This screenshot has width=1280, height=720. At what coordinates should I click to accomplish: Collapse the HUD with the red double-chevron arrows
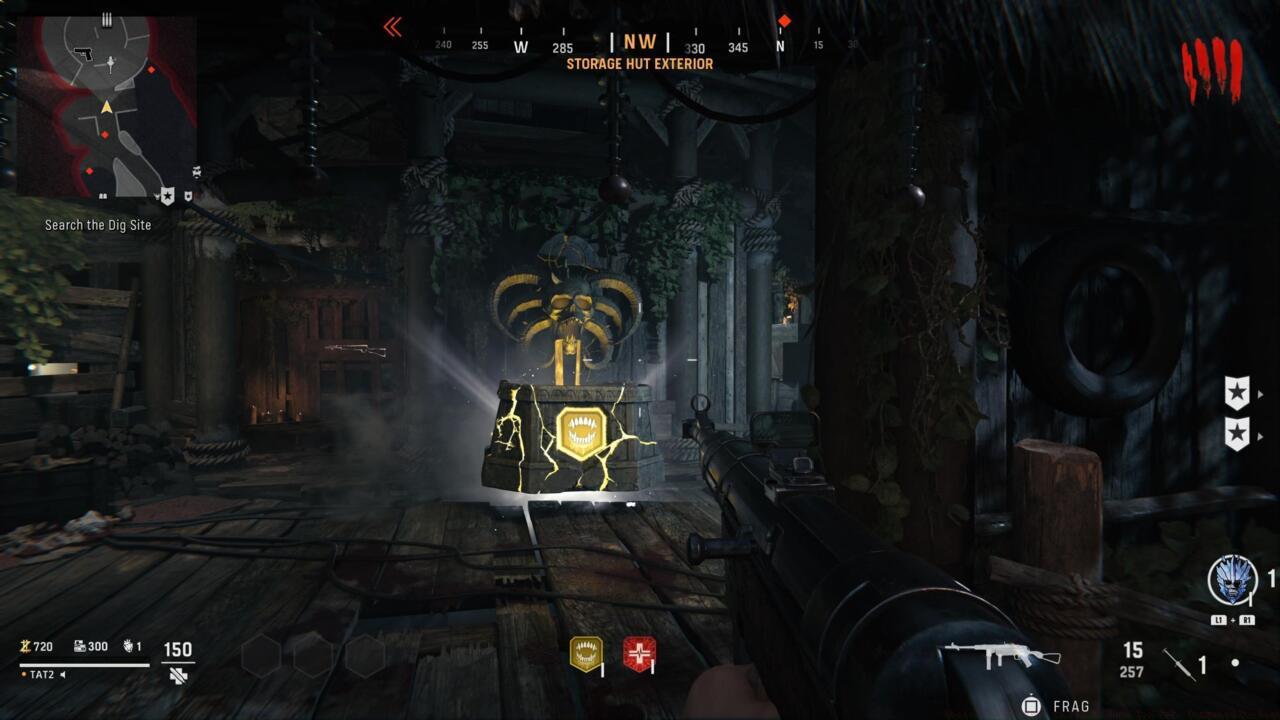pos(392,27)
